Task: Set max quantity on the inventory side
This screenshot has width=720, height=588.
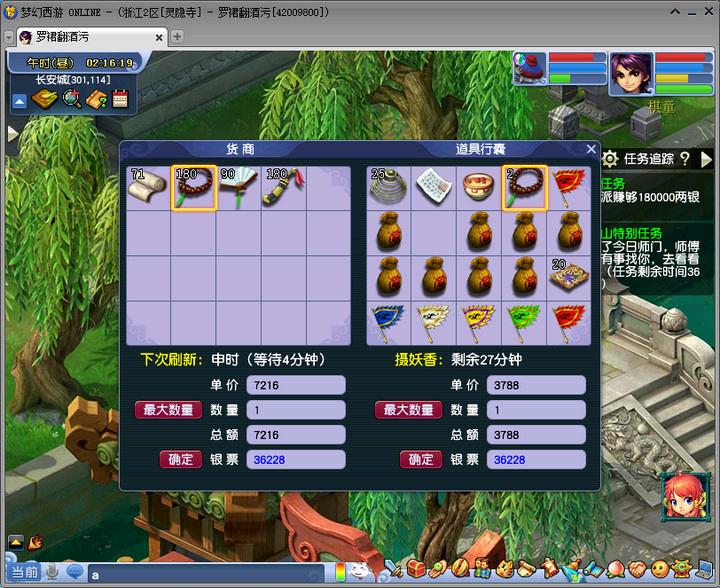Action: (408, 410)
